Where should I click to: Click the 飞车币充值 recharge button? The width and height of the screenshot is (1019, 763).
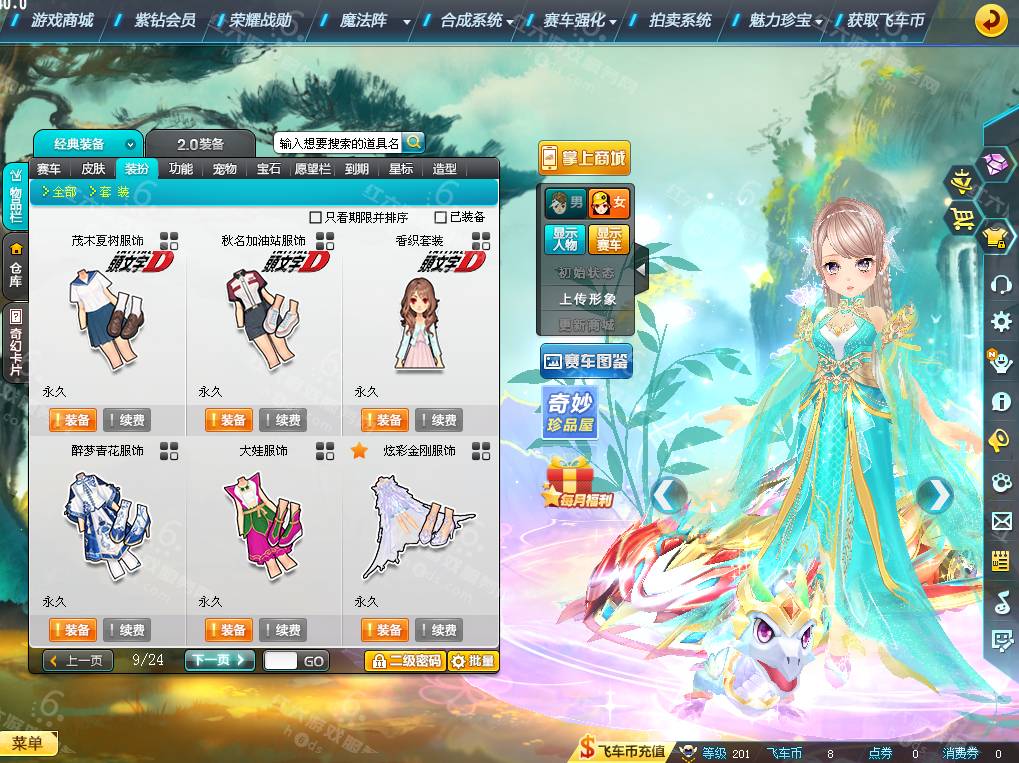(623, 751)
